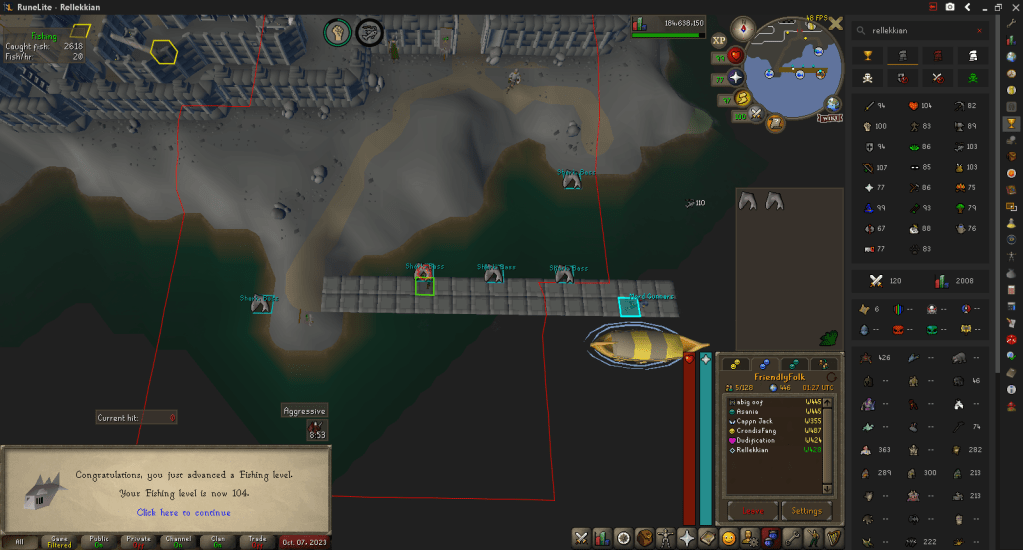
Task: Toggle the run energy orb
Action: [x=741, y=97]
